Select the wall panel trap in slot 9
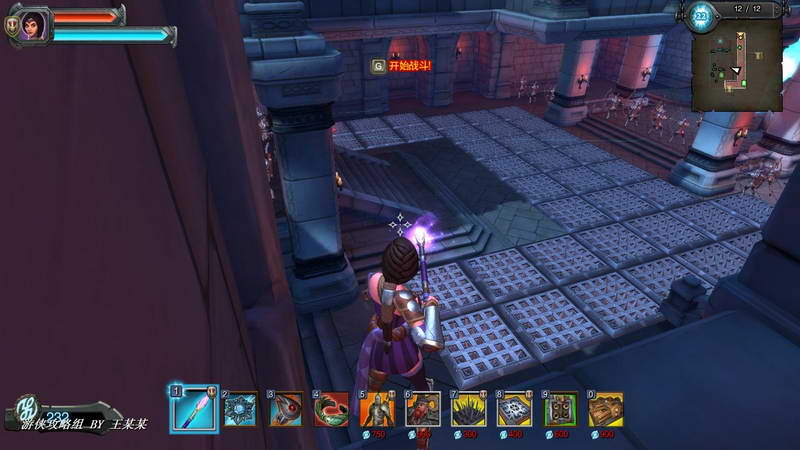The height and width of the screenshot is (450, 800). [x=560, y=409]
